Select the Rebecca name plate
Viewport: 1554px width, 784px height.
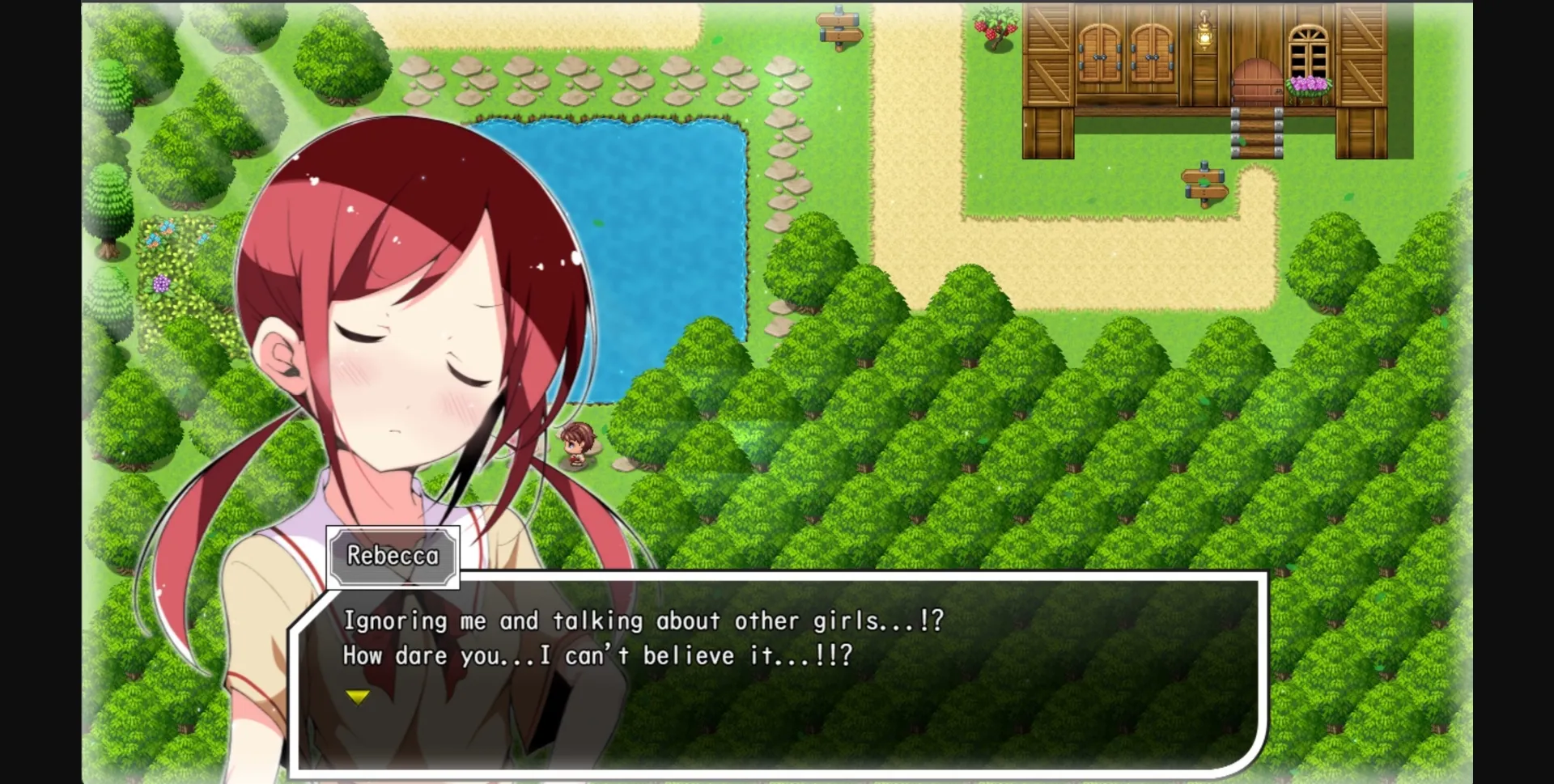pyautogui.click(x=393, y=556)
